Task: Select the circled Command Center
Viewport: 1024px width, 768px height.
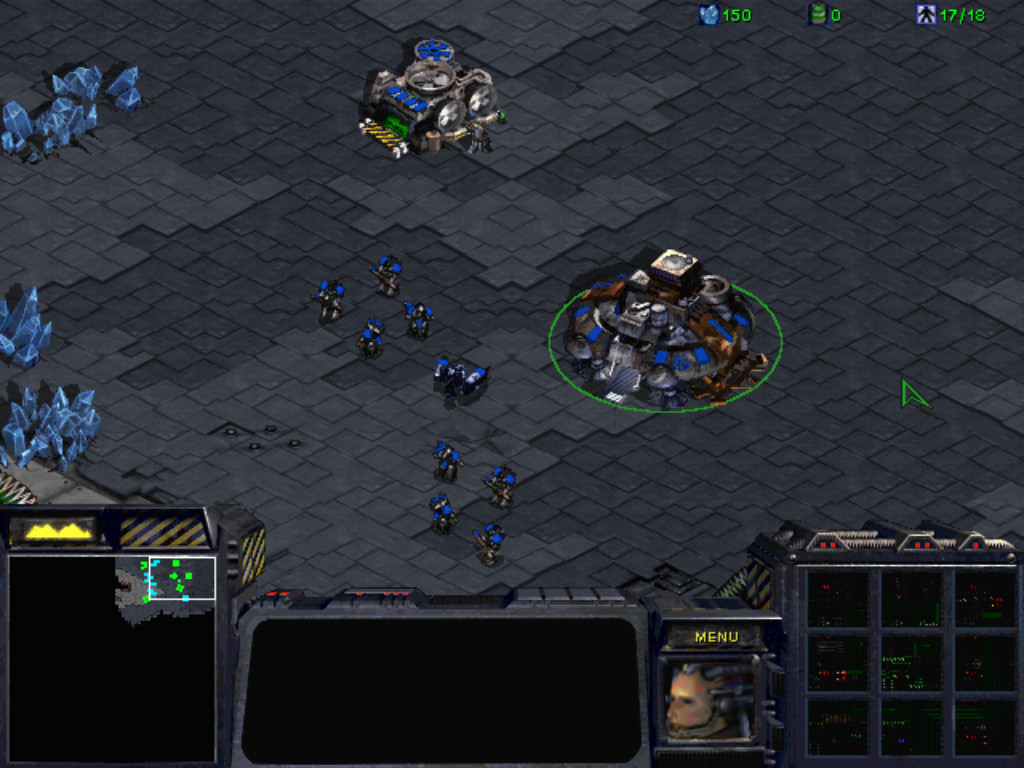Action: 664,335
